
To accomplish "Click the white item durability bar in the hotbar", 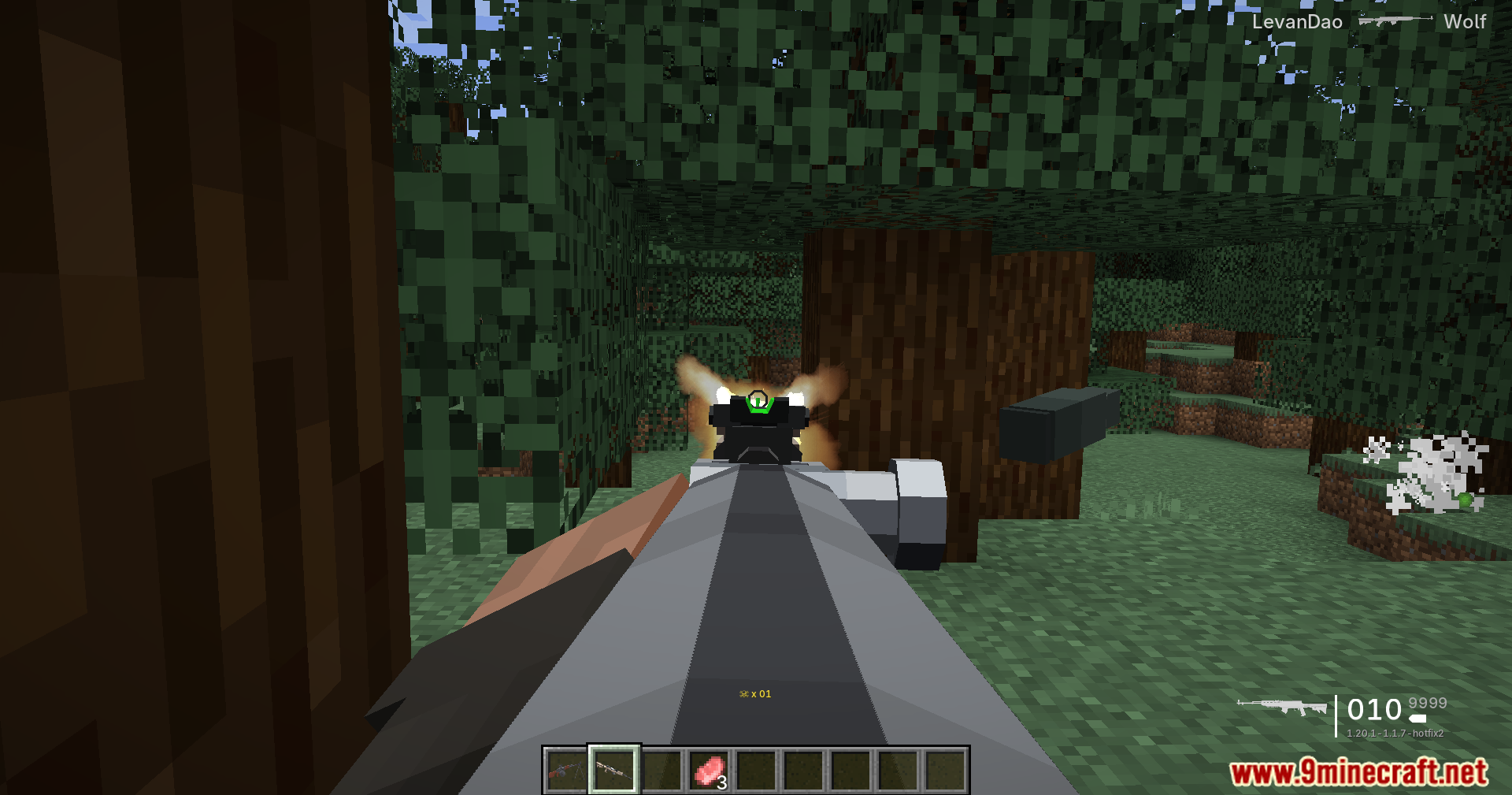I will point(609,792).
